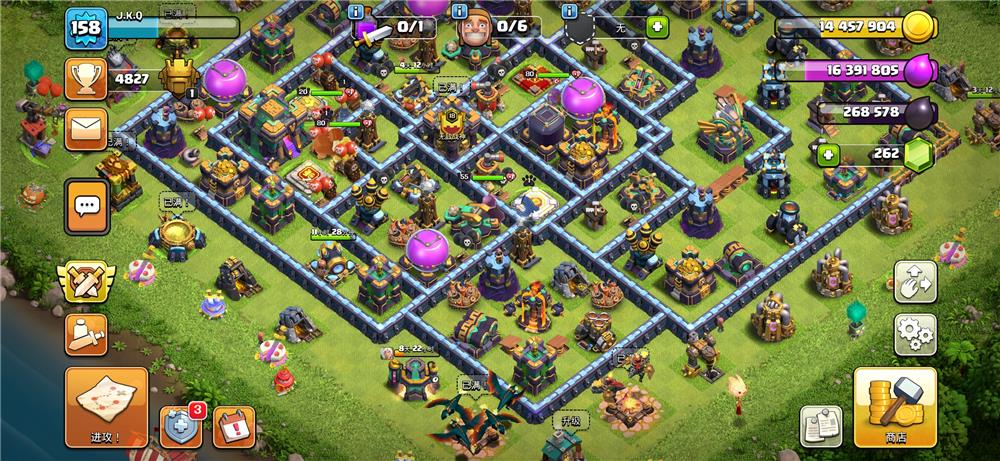Open the events calendar button
The height and width of the screenshot is (461, 1000).
coord(234,427)
